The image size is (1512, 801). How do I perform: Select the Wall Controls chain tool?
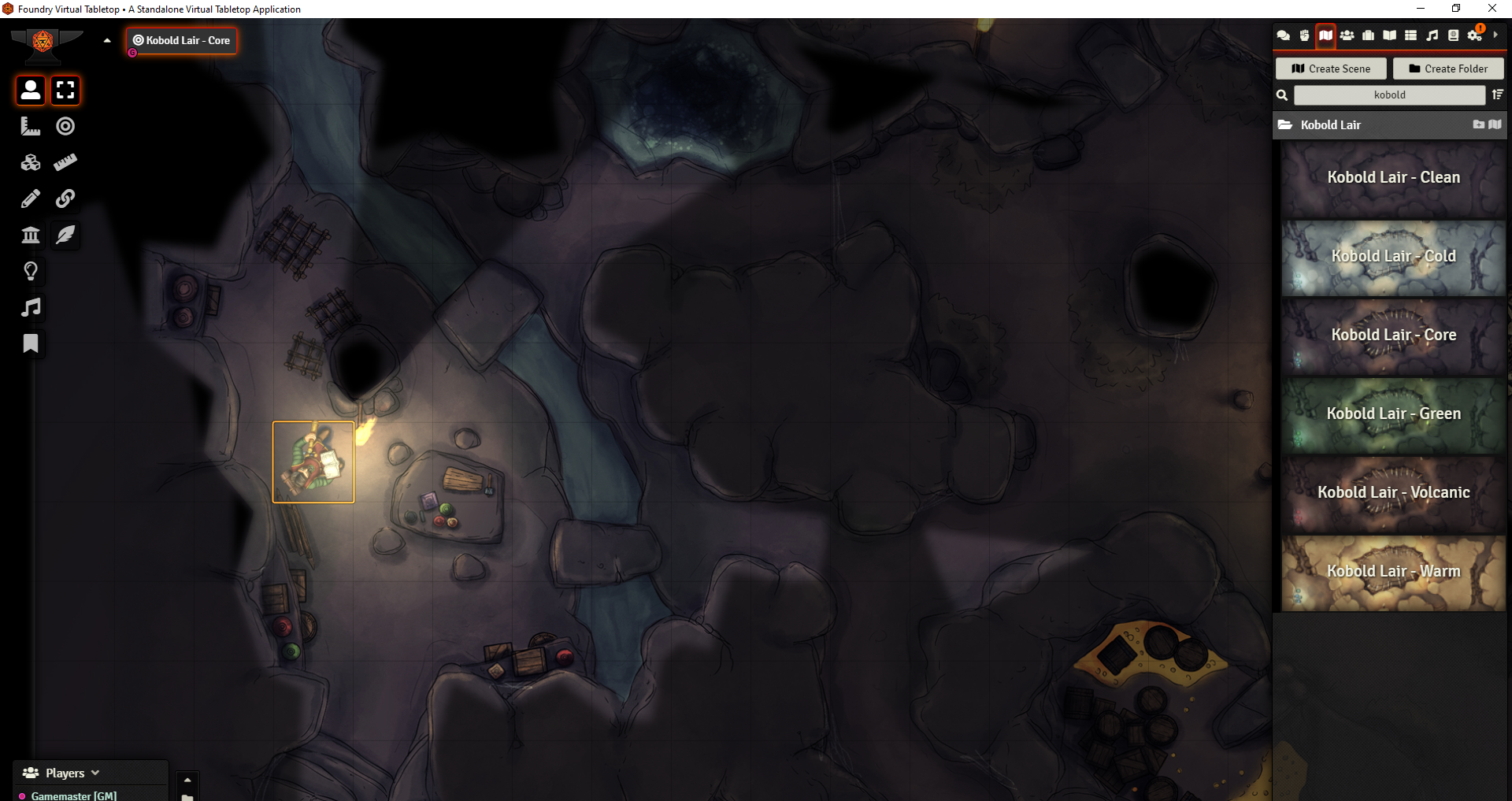(x=65, y=198)
